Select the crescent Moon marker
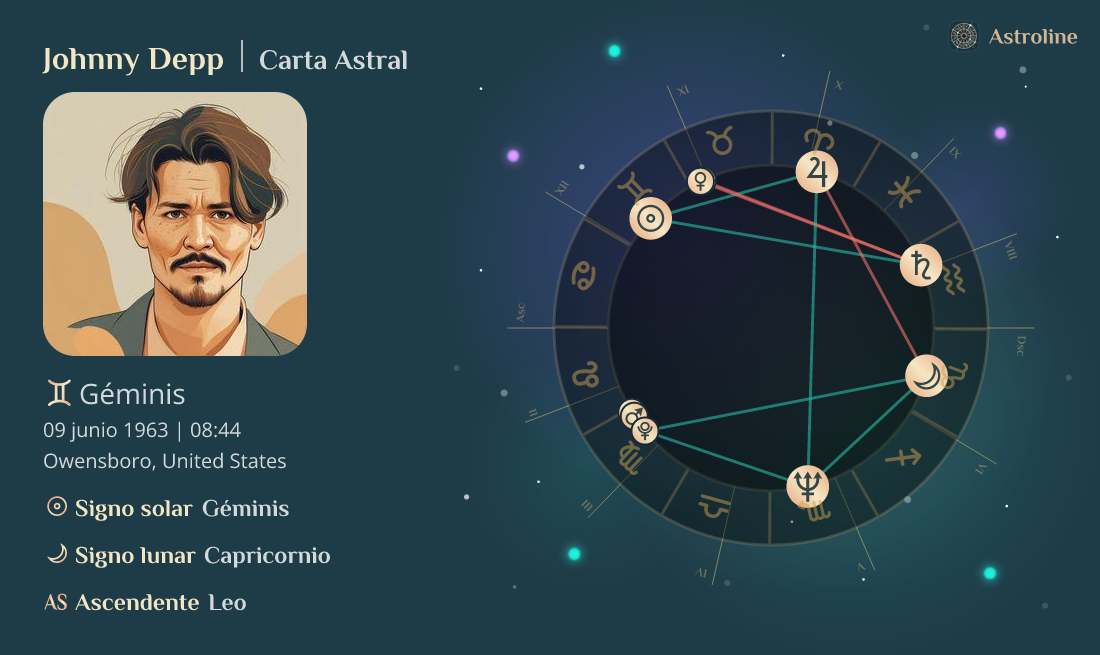The height and width of the screenshot is (655, 1100). [x=927, y=376]
